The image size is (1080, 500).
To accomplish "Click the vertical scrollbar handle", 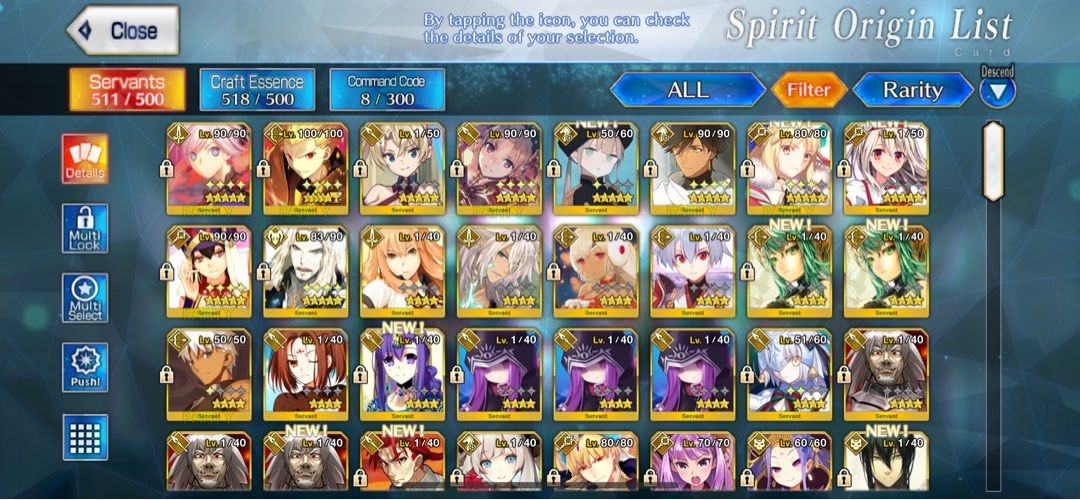I will click(x=992, y=162).
